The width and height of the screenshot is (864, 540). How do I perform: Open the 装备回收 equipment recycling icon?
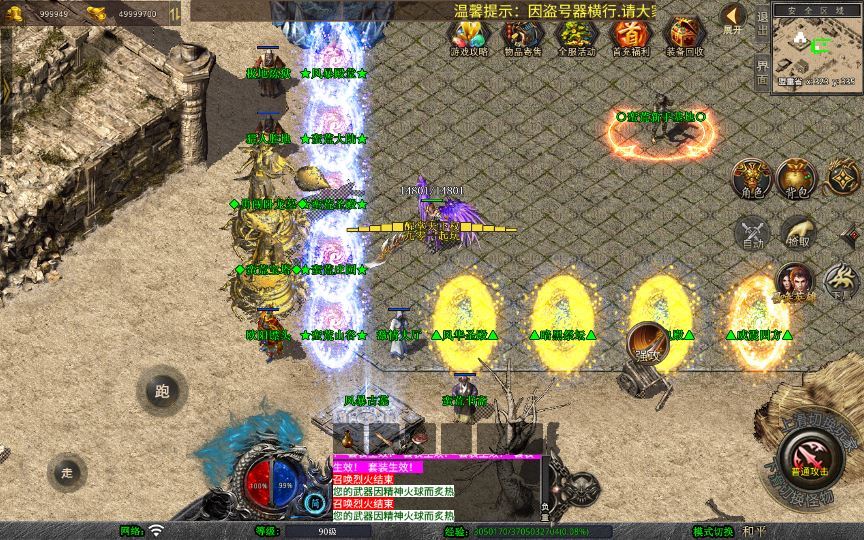(x=684, y=37)
